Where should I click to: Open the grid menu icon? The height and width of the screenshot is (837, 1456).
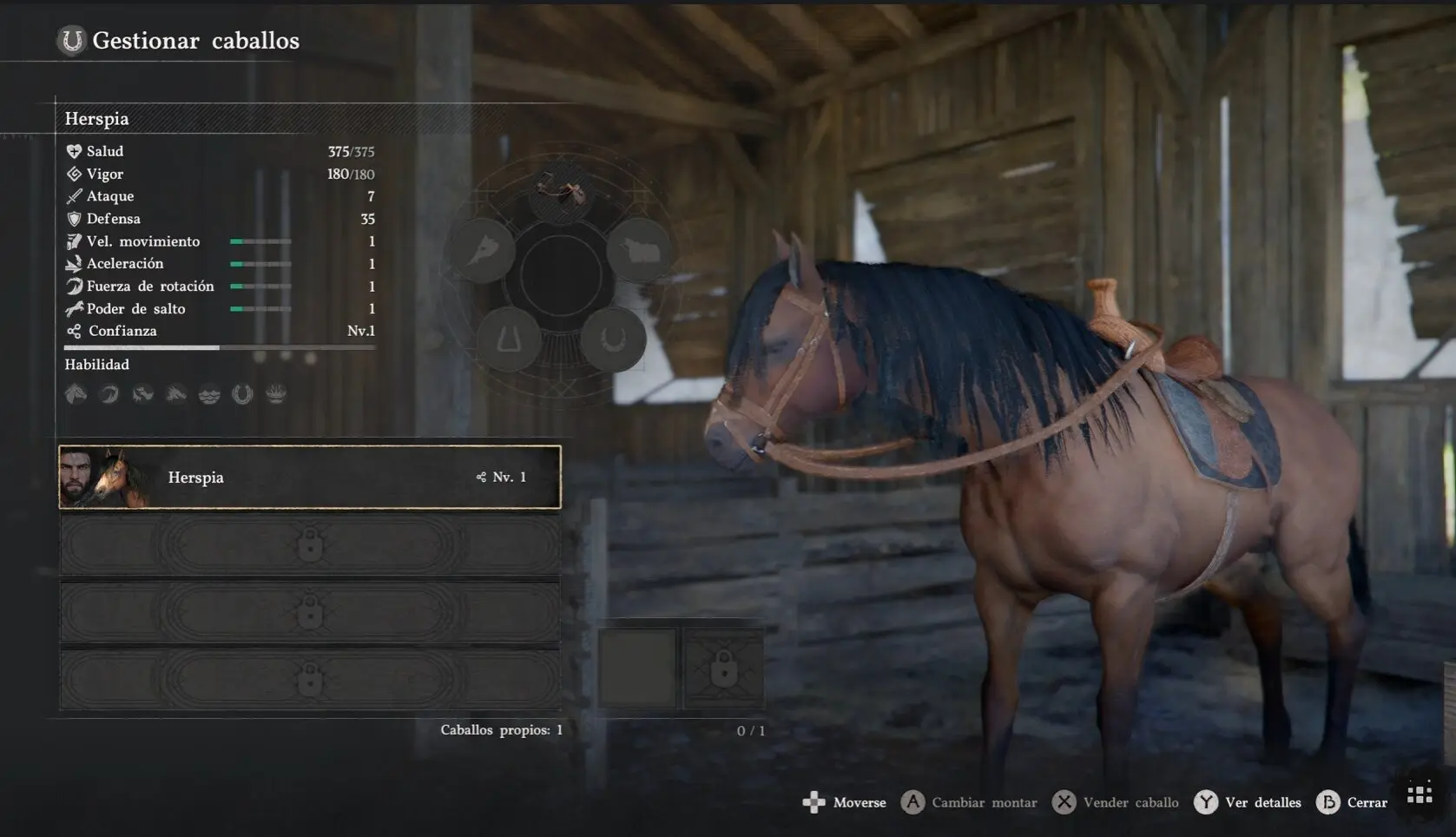(x=1420, y=794)
